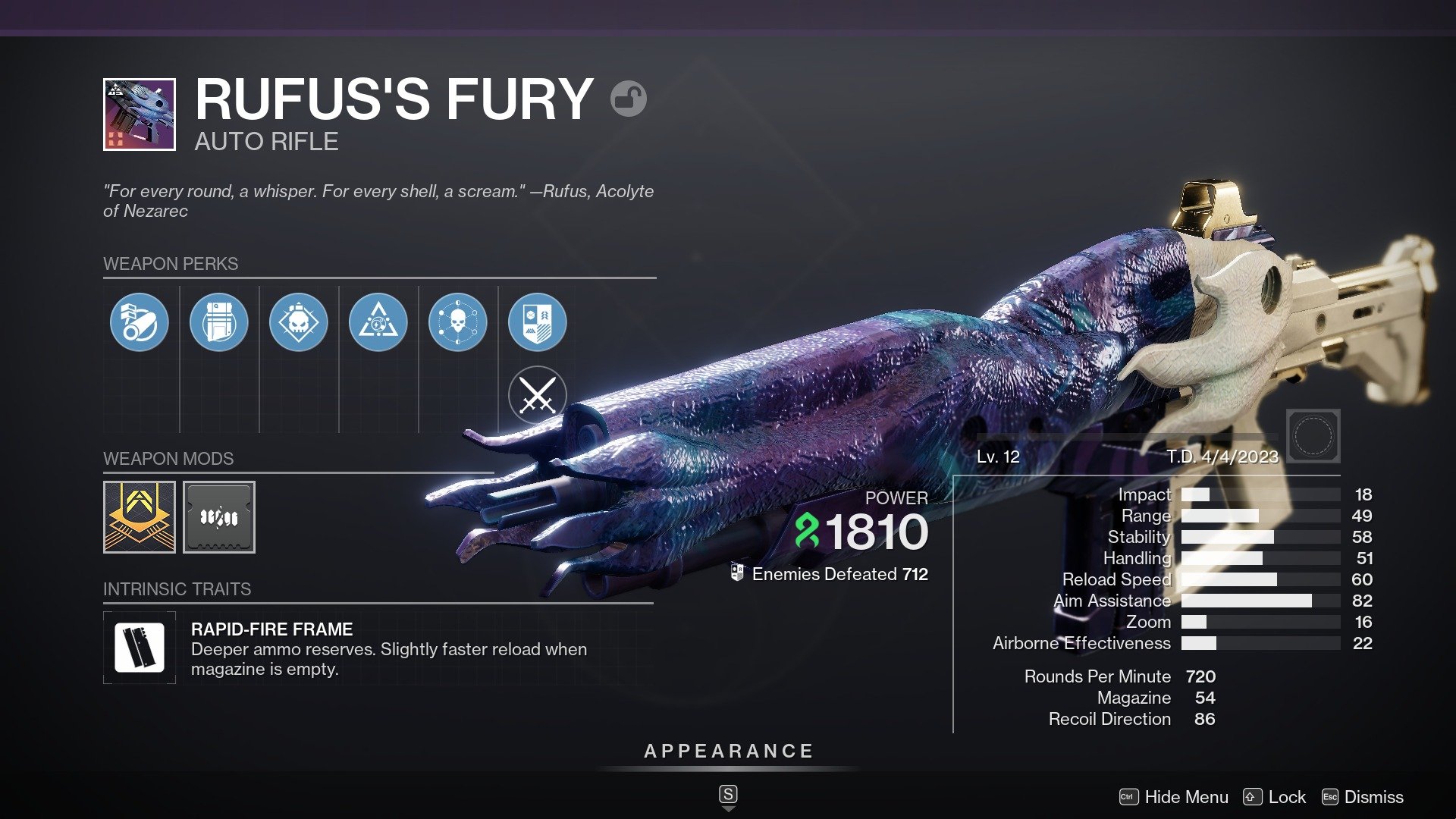Select the gray tracker mod slot
Screen dimensions: 1456x819
click(x=219, y=516)
